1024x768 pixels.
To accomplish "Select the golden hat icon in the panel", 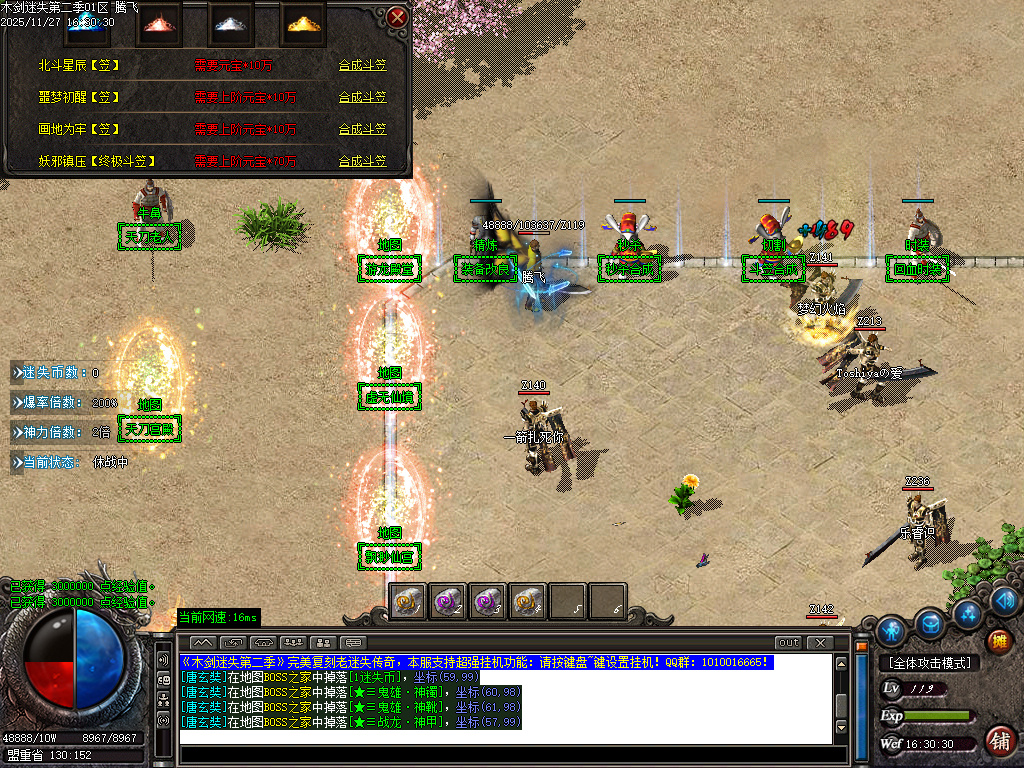I will [299, 22].
